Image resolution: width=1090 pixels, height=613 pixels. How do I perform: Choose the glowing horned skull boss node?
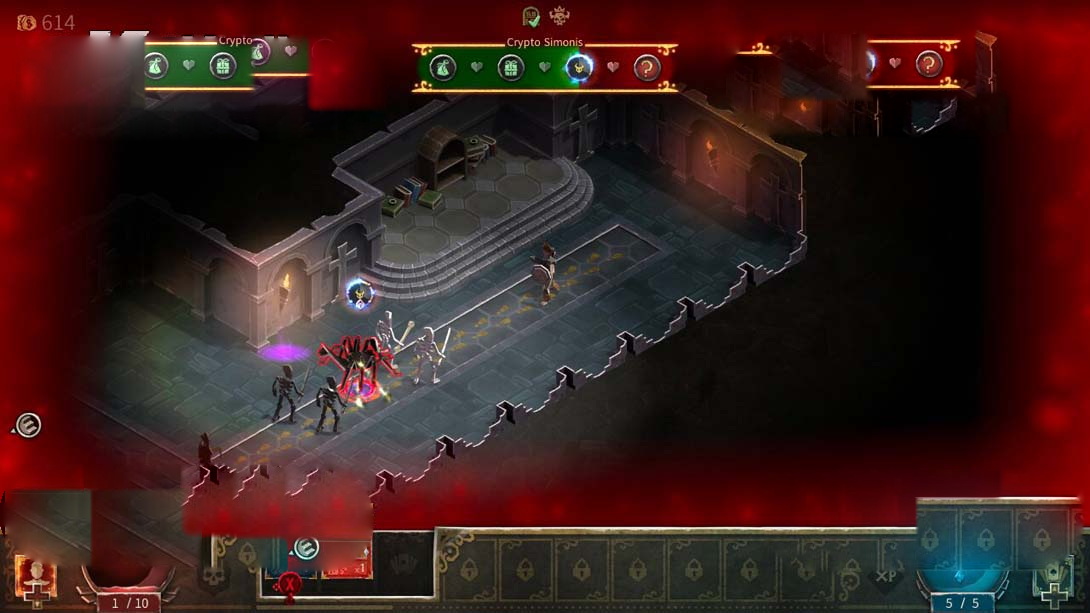(x=579, y=67)
